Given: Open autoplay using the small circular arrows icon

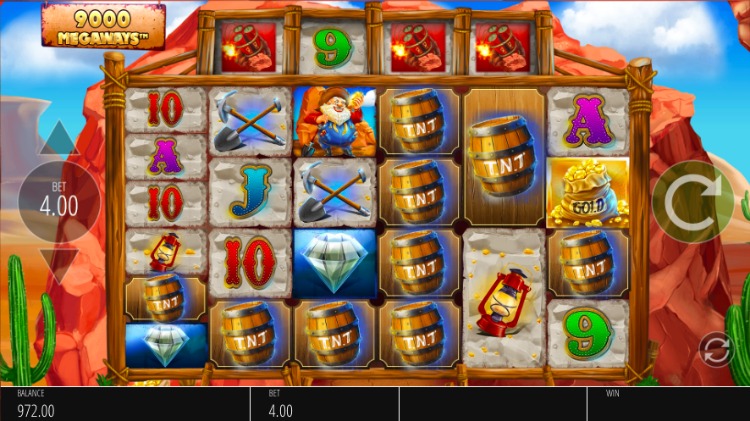Looking at the screenshot, I should tap(714, 349).
